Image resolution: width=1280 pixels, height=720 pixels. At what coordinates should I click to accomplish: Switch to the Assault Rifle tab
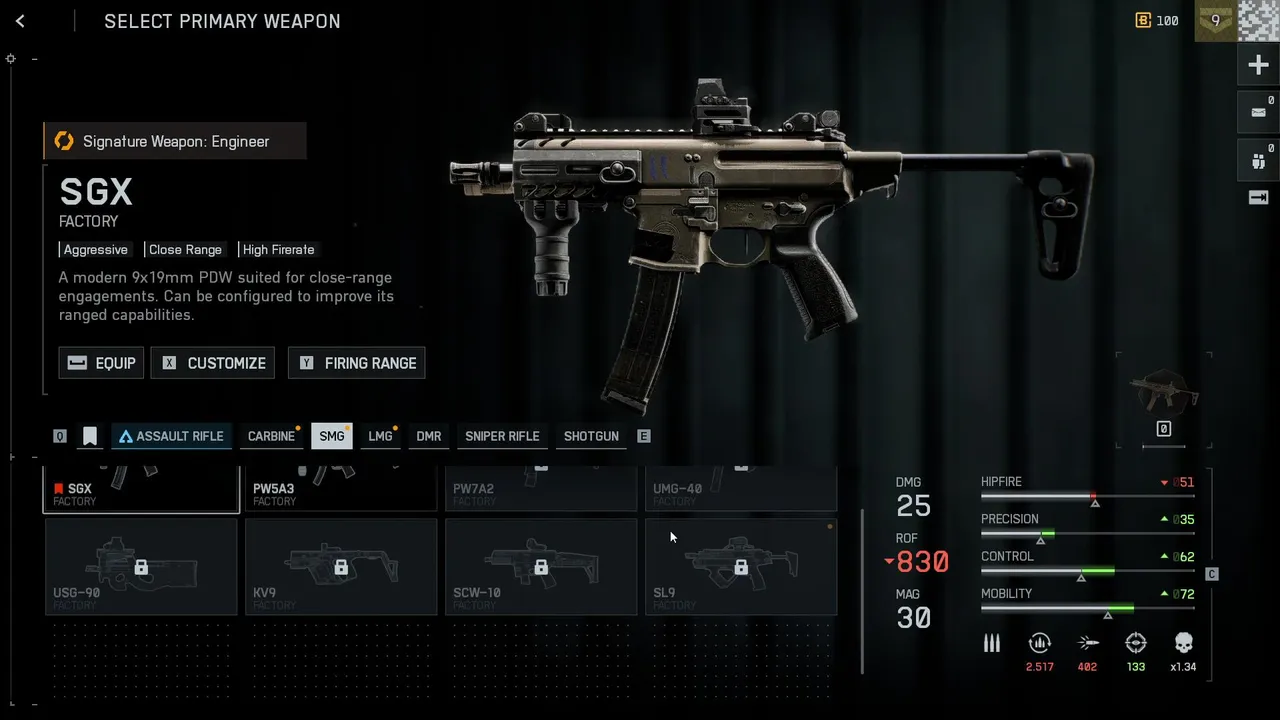(172, 436)
